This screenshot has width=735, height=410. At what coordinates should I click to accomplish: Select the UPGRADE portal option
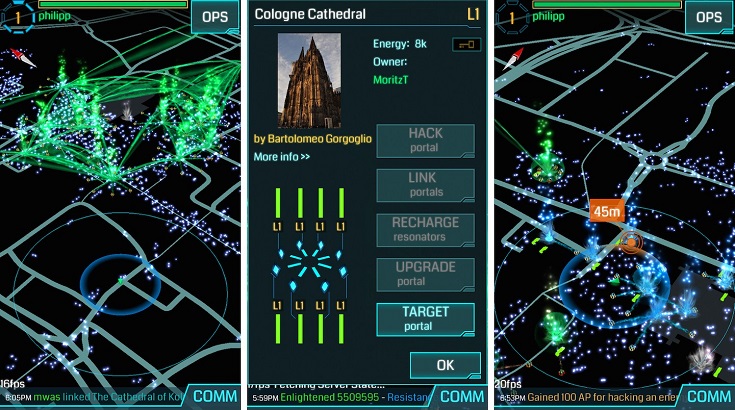point(425,274)
